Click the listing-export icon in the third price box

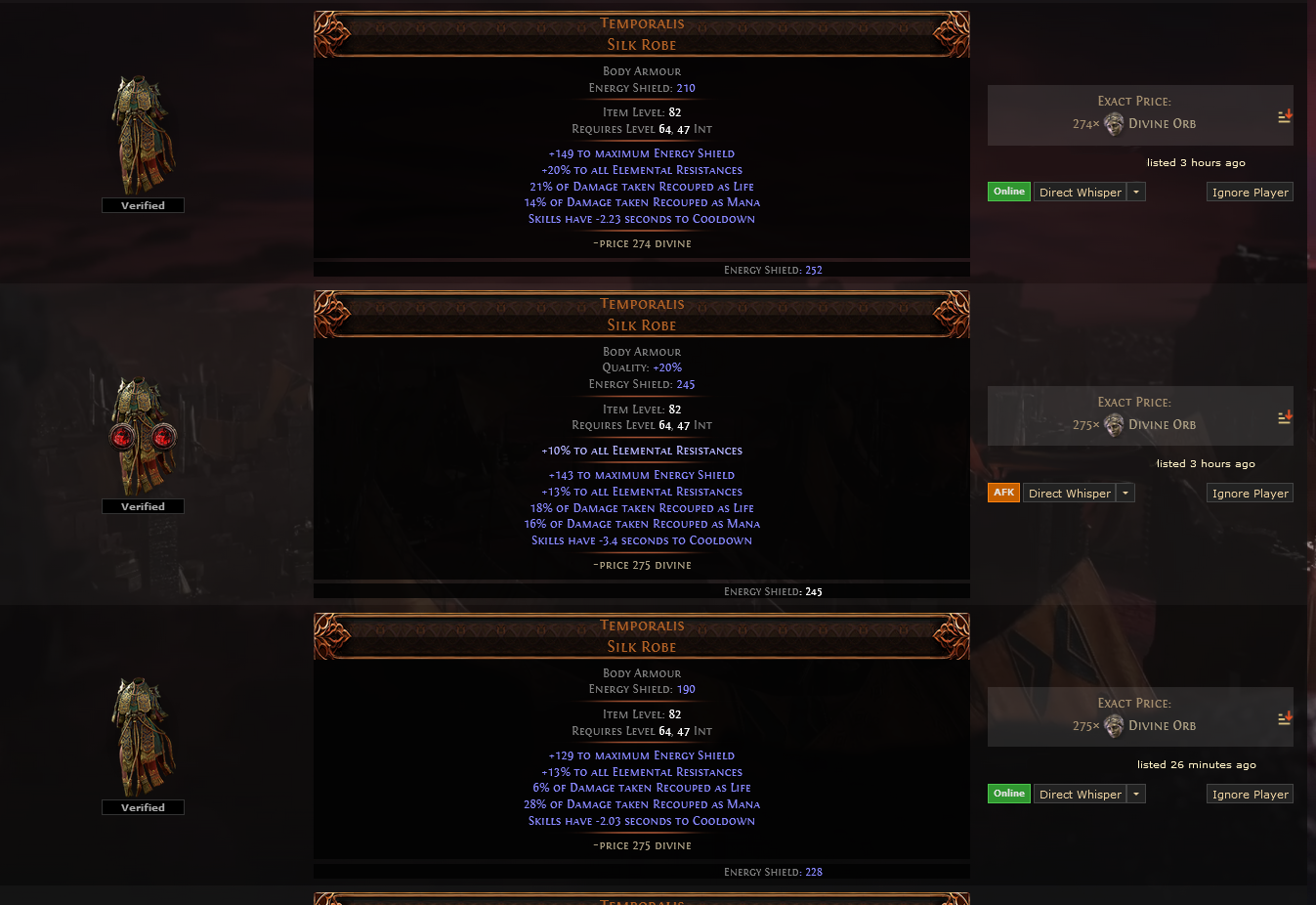click(x=1284, y=717)
